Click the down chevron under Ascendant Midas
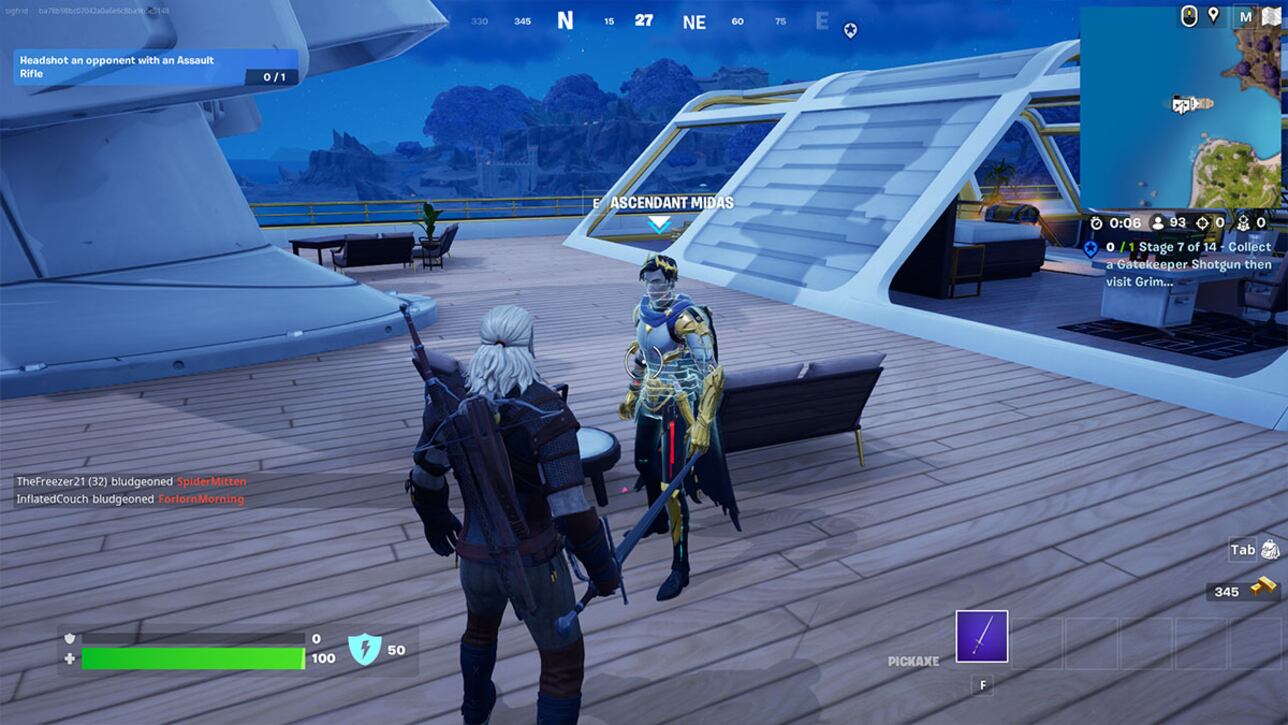The height and width of the screenshot is (725, 1288). pyautogui.click(x=659, y=225)
